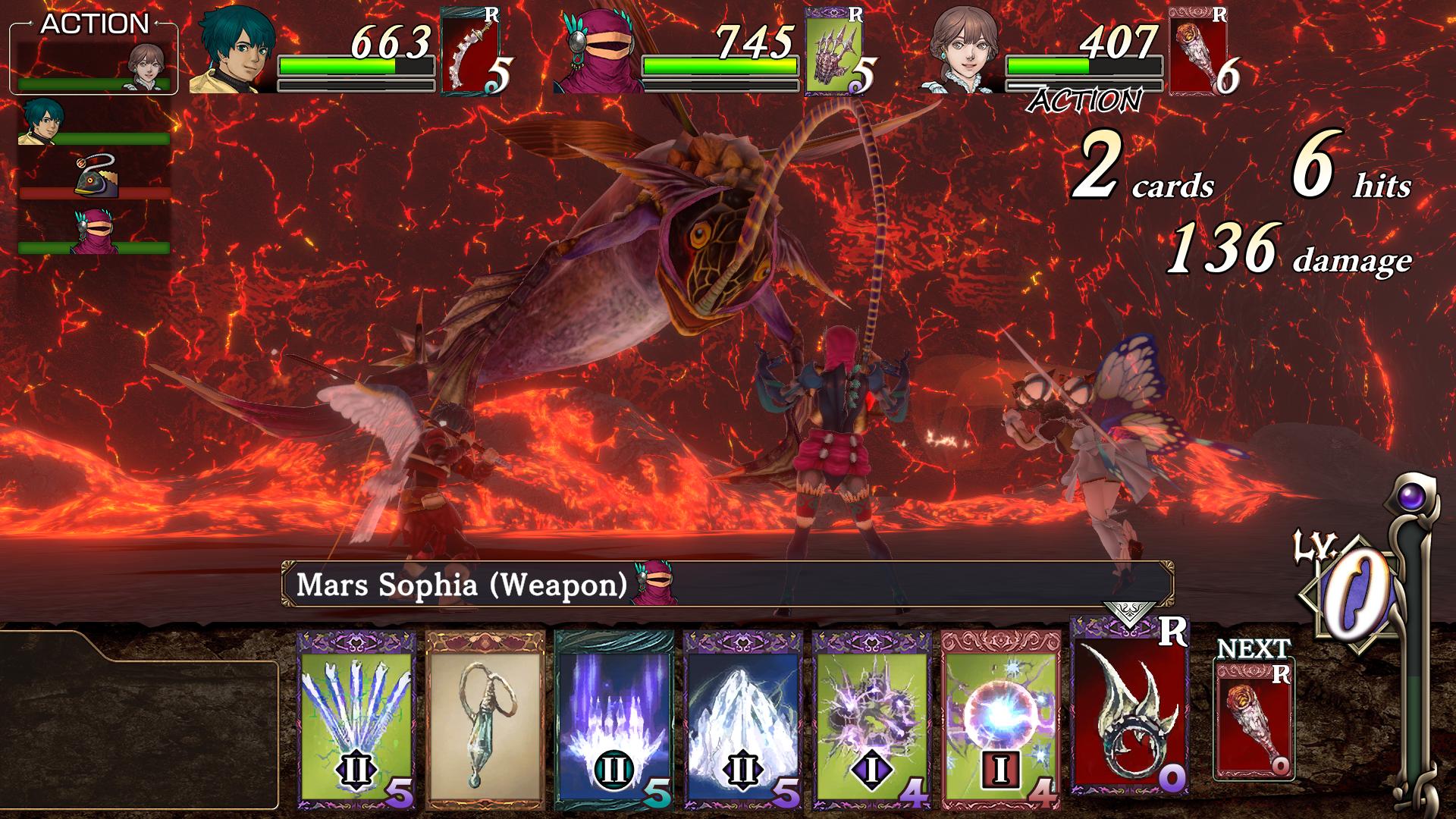This screenshot has height=819, width=1456.
Task: Select the ice arrows card in hand
Action: pyautogui.click(x=356, y=718)
